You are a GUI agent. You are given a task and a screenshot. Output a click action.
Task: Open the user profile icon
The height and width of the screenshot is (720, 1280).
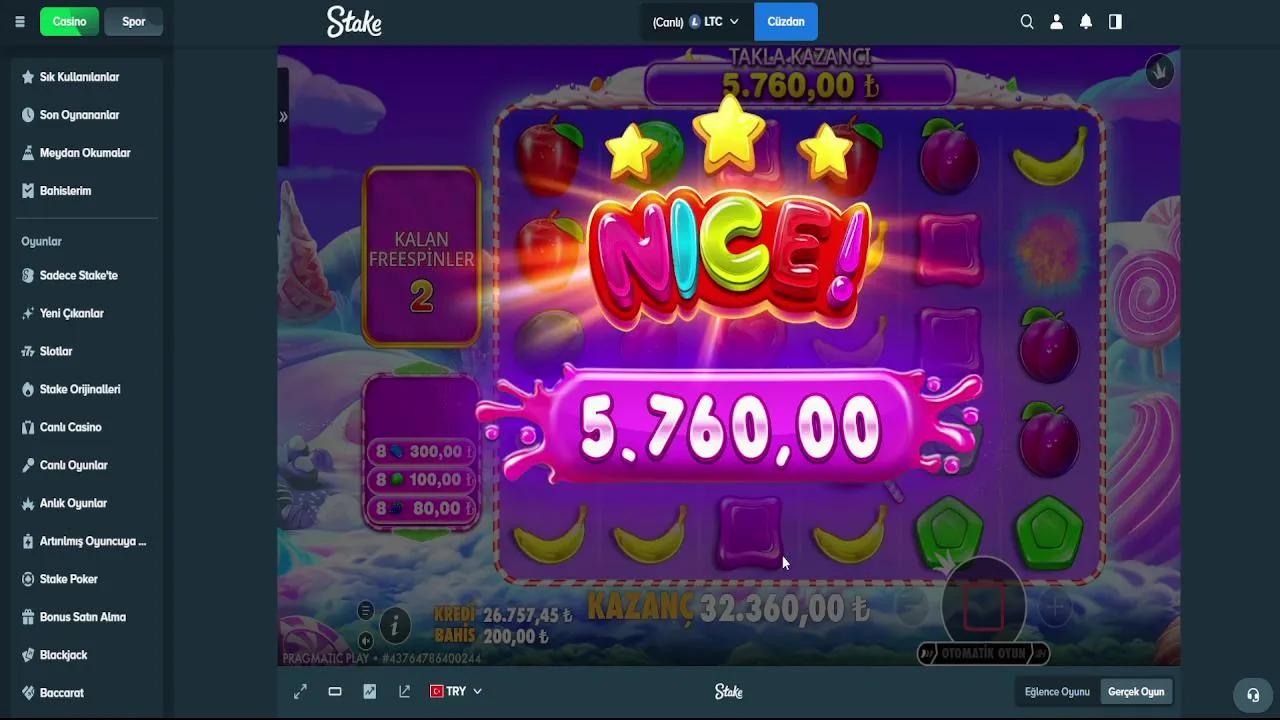pyautogui.click(x=1056, y=21)
